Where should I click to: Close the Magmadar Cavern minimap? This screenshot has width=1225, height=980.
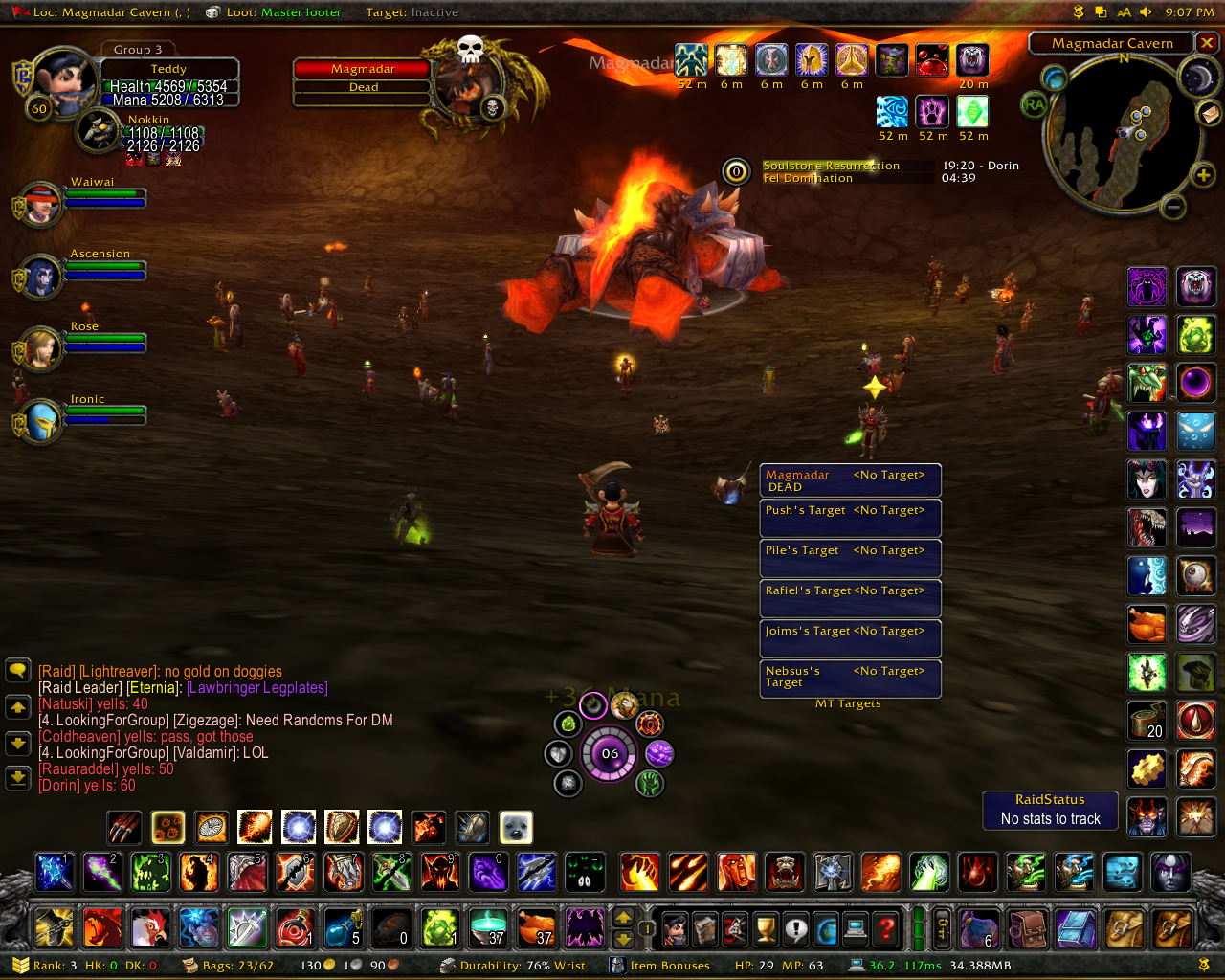(x=1208, y=43)
